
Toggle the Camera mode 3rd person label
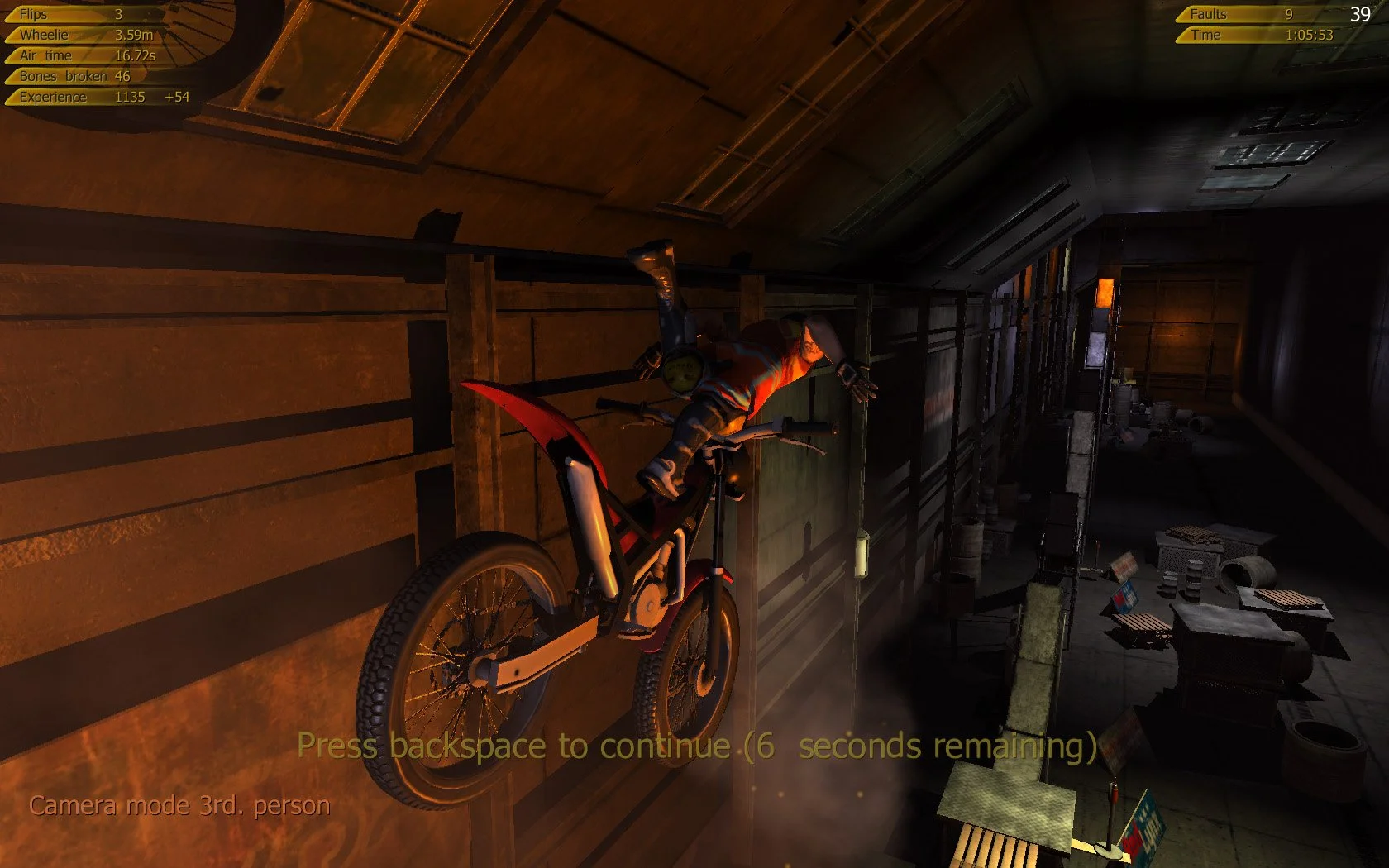point(178,803)
